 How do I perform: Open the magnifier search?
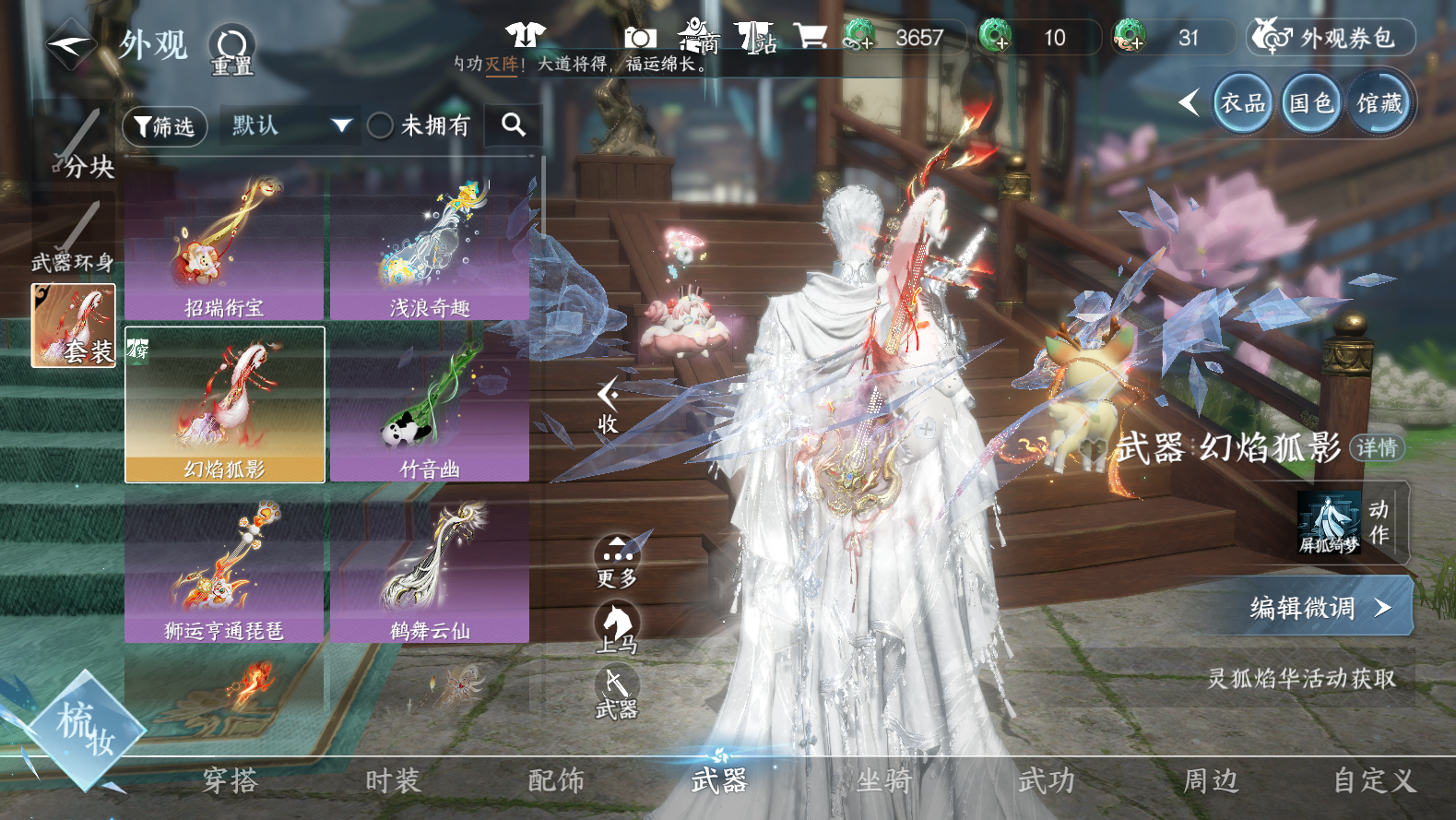(514, 125)
